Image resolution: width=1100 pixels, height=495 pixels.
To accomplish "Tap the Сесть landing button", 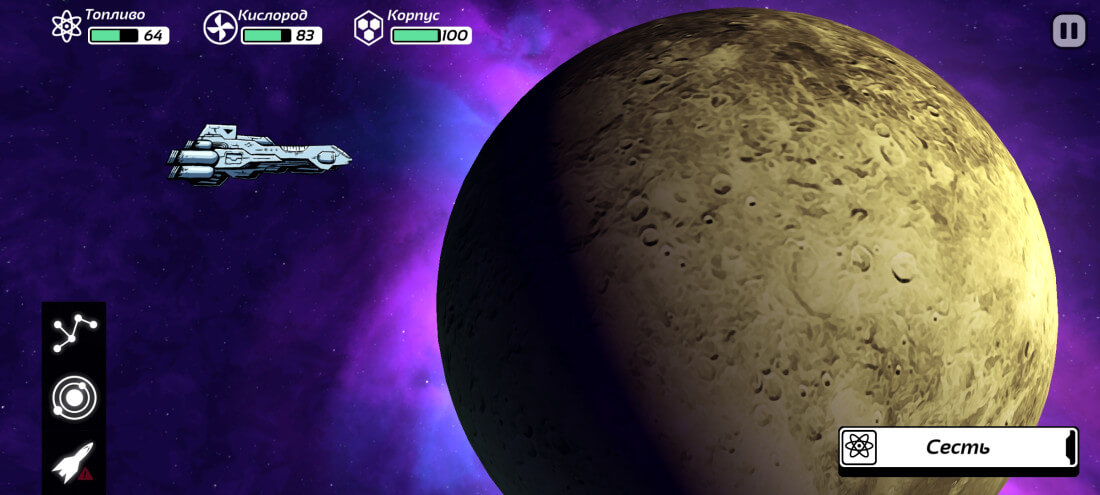I will click(958, 447).
